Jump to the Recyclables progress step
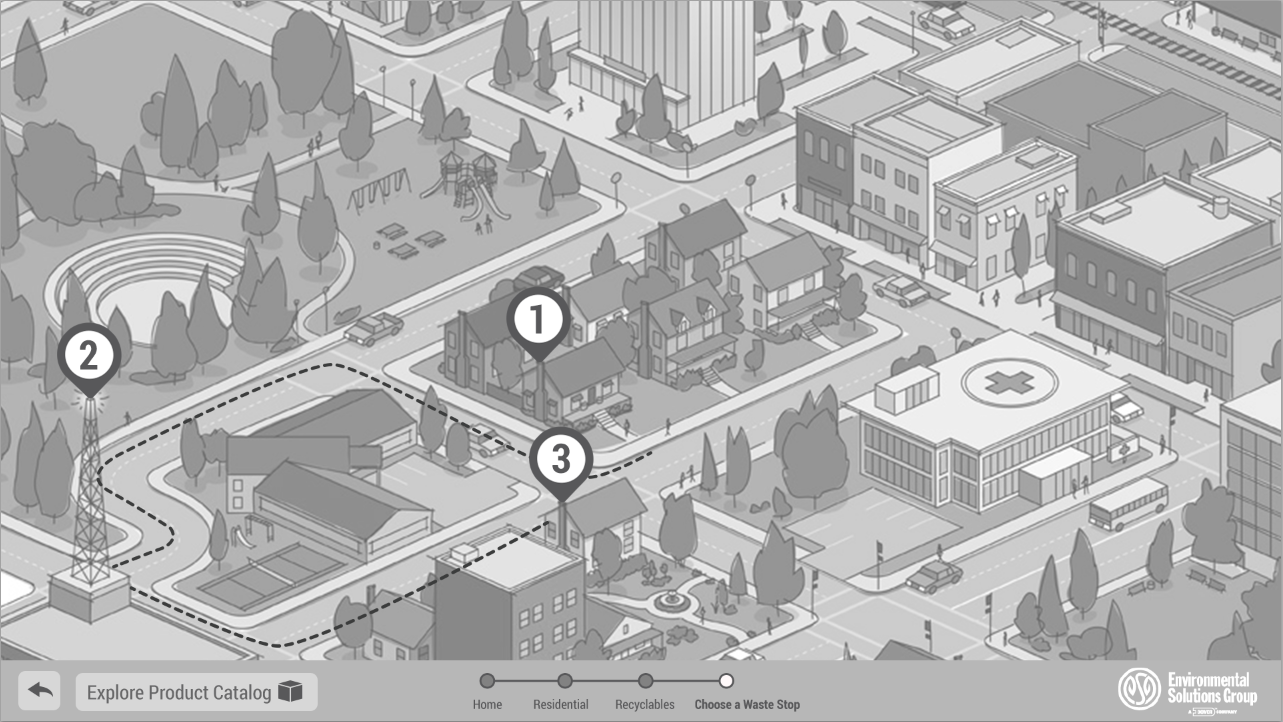1283x722 pixels. (645, 681)
